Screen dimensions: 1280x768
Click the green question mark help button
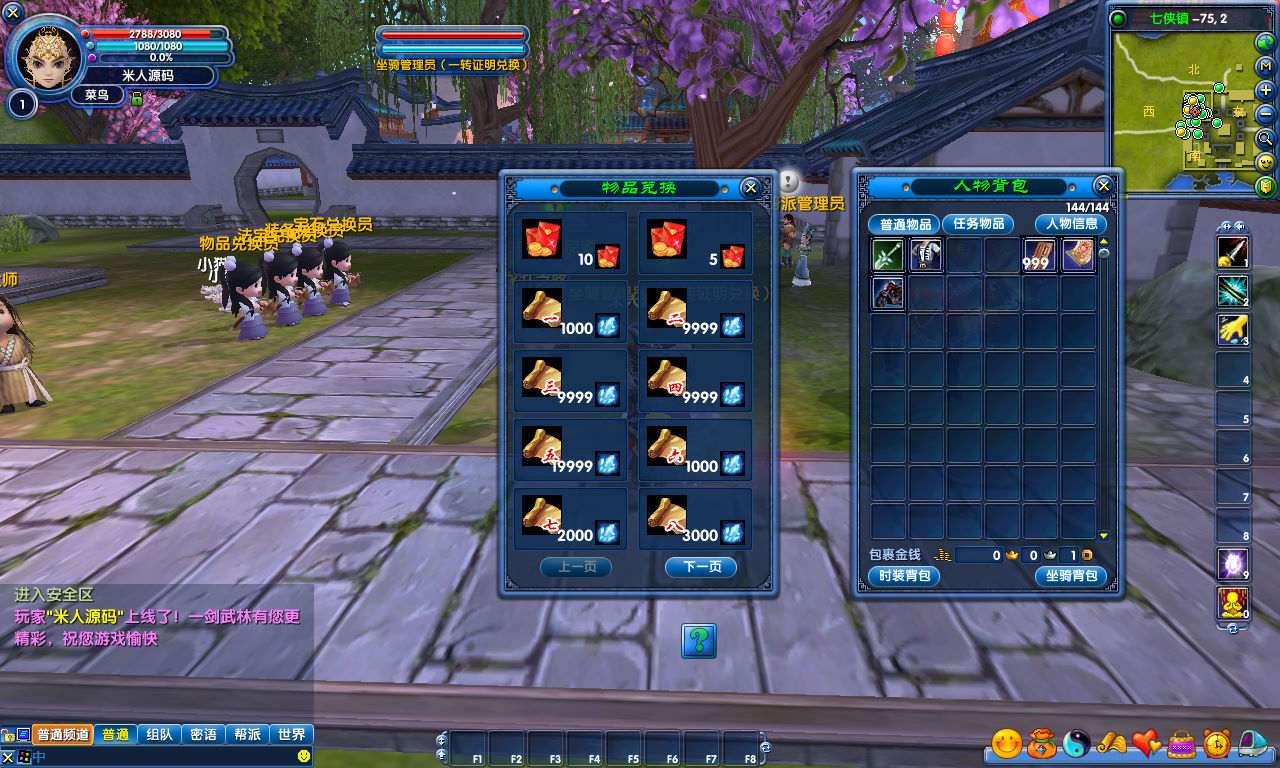(x=699, y=640)
